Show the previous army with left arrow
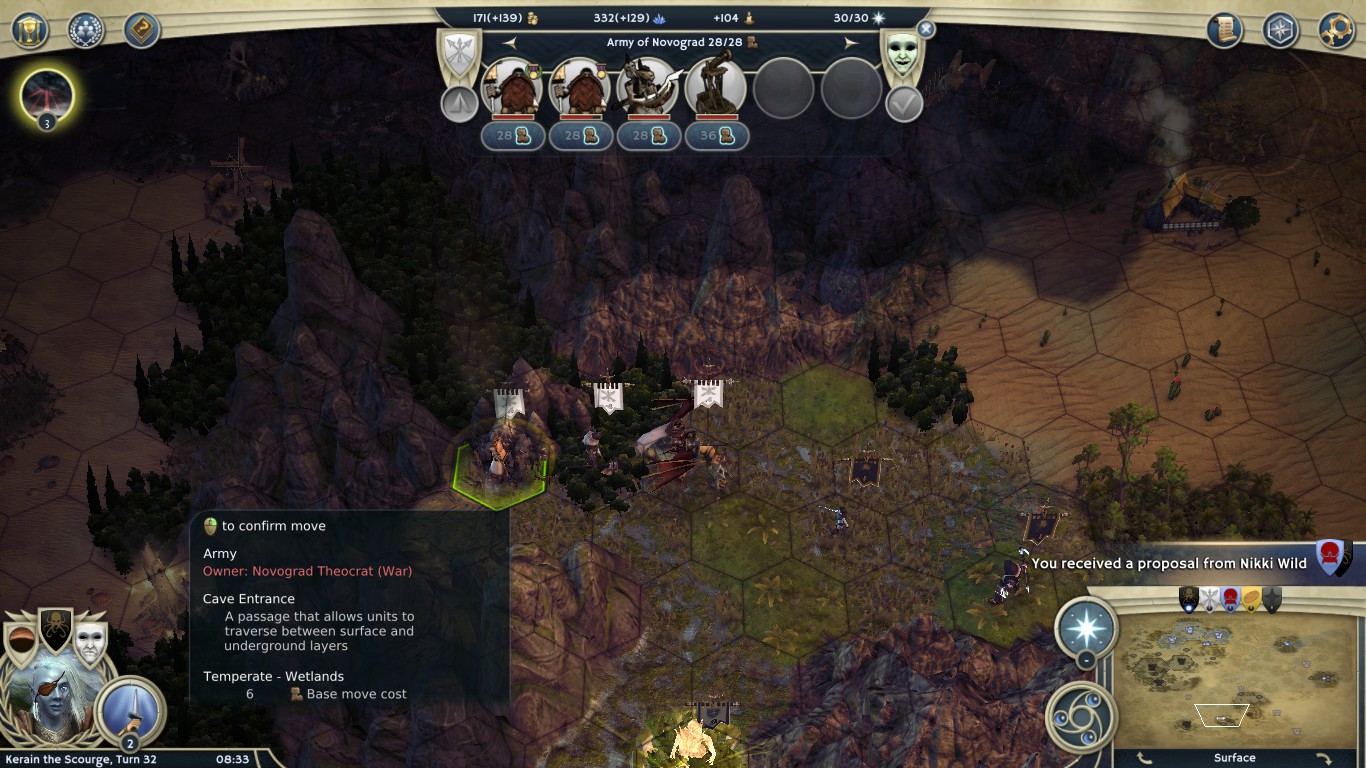Image resolution: width=1366 pixels, height=768 pixels. coord(510,43)
